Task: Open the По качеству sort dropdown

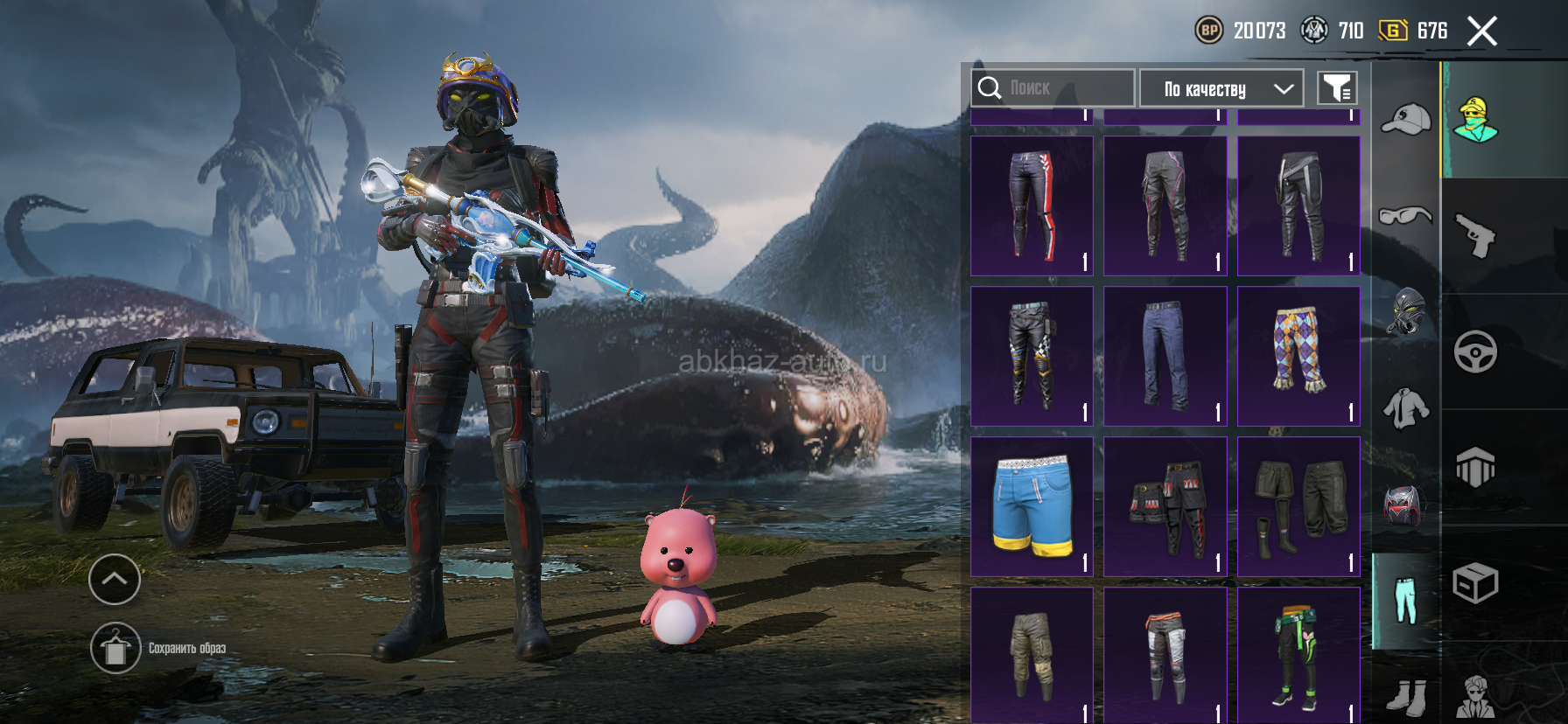Action: pyautogui.click(x=1221, y=88)
